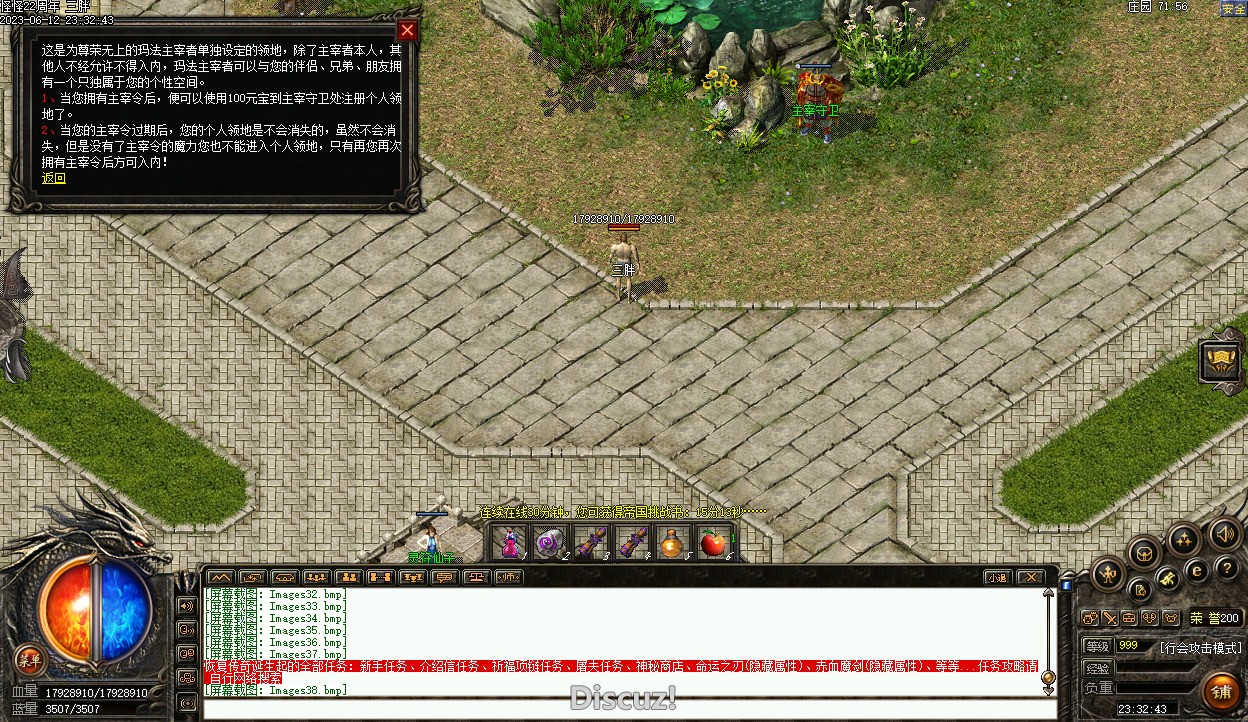The height and width of the screenshot is (722, 1248).
Task: Click the 安全 safe-zone indicator in the top corner
Action: point(1233,9)
